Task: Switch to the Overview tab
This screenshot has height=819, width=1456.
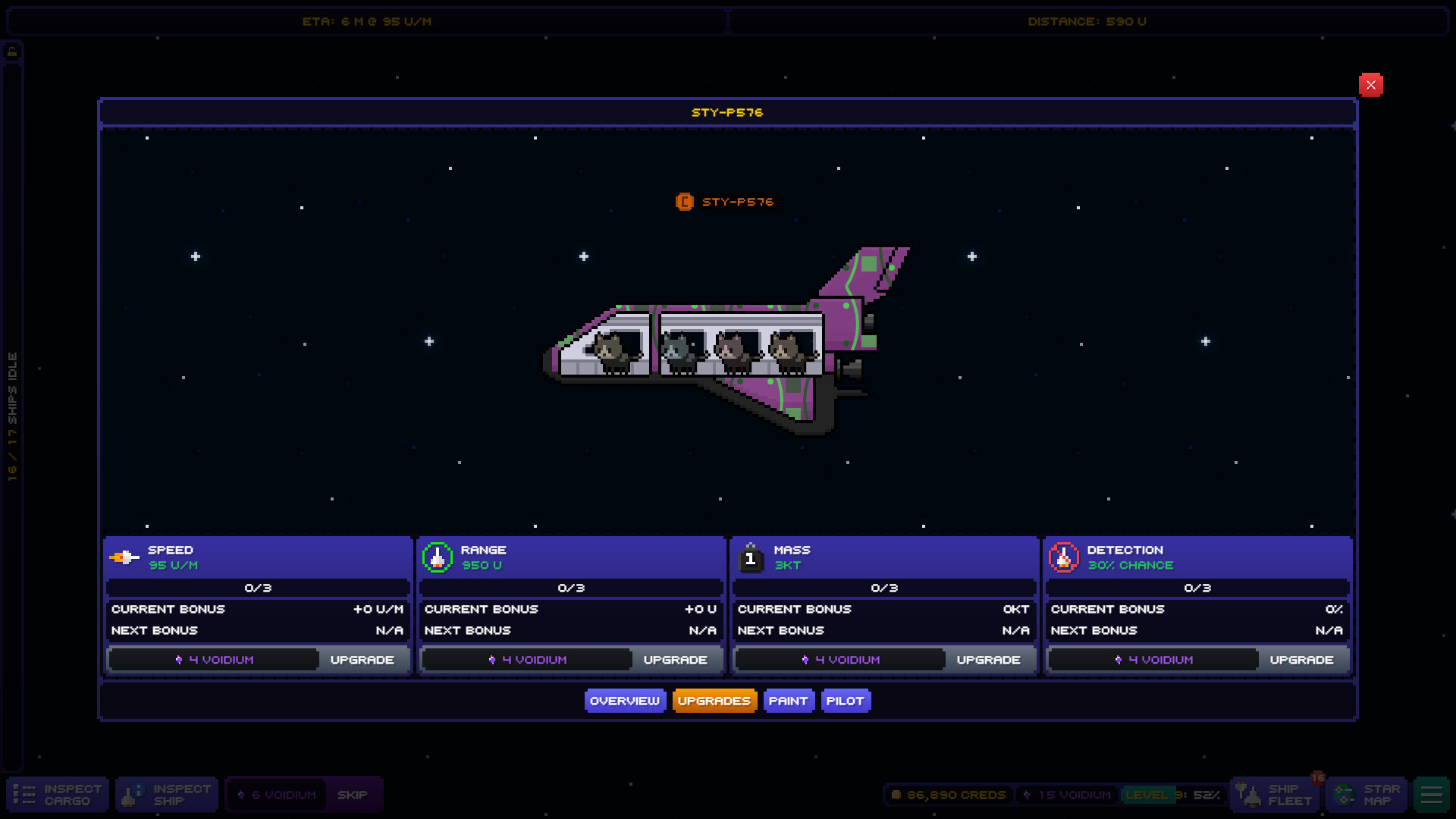Action: click(x=625, y=700)
